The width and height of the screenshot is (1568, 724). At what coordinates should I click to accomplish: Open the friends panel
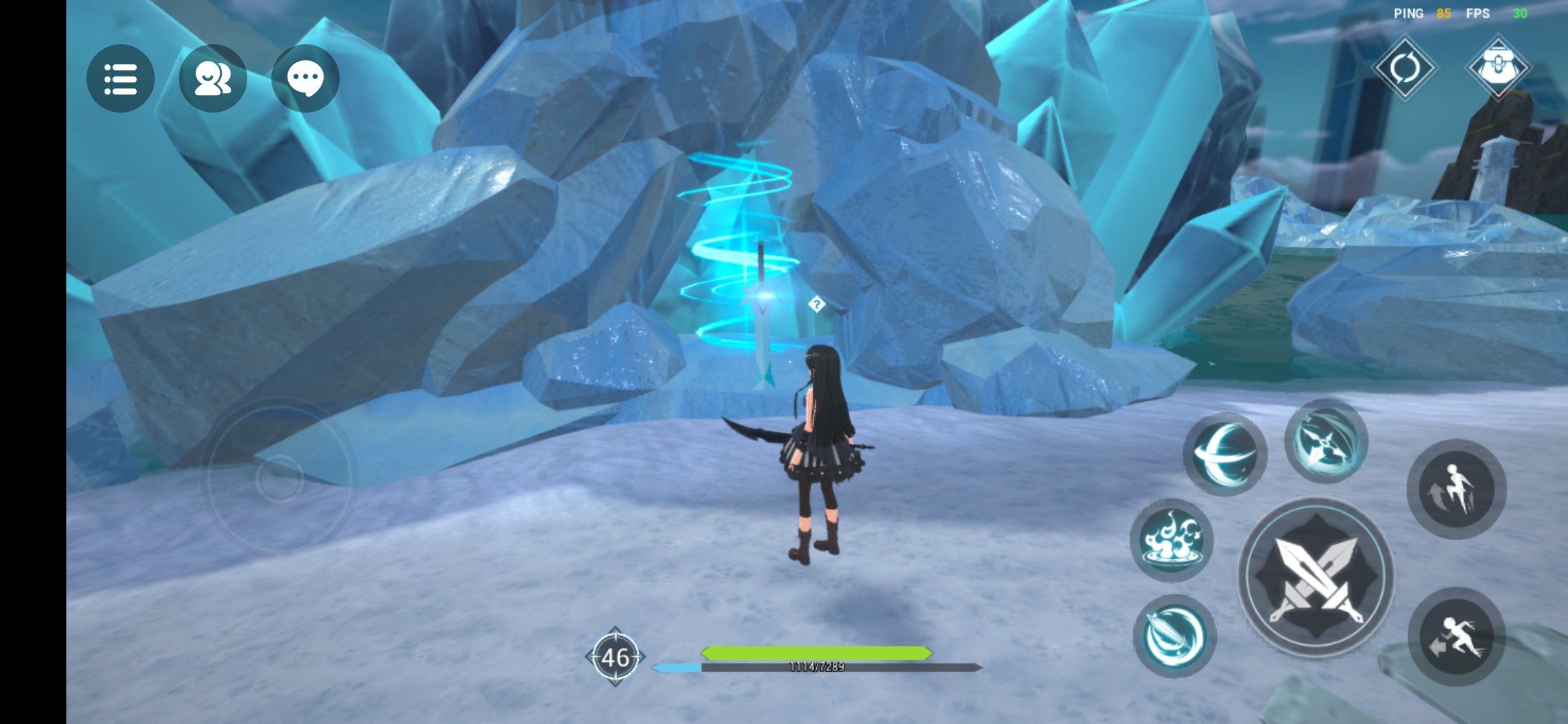click(x=212, y=78)
